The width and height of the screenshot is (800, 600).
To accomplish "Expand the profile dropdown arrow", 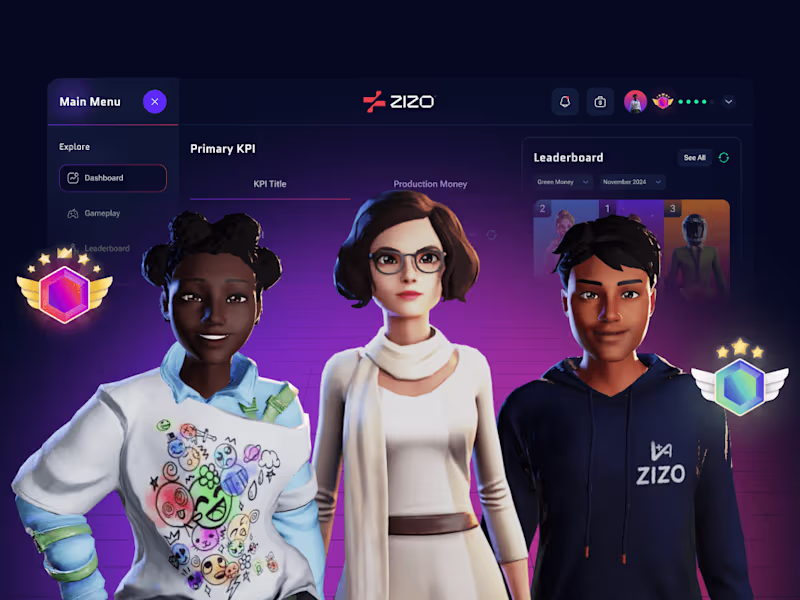I will coord(728,101).
